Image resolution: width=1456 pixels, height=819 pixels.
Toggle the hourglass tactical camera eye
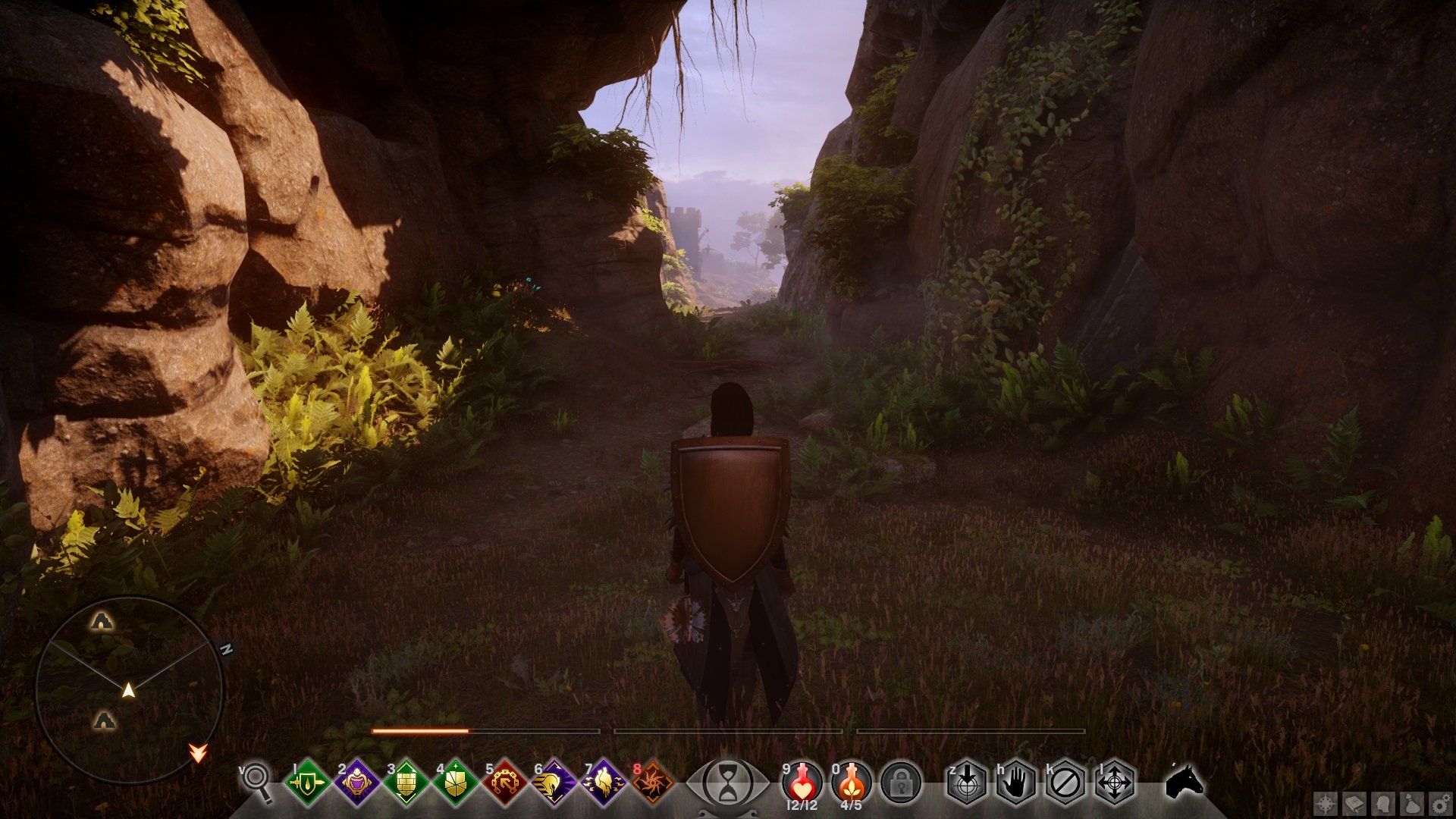tap(727, 781)
